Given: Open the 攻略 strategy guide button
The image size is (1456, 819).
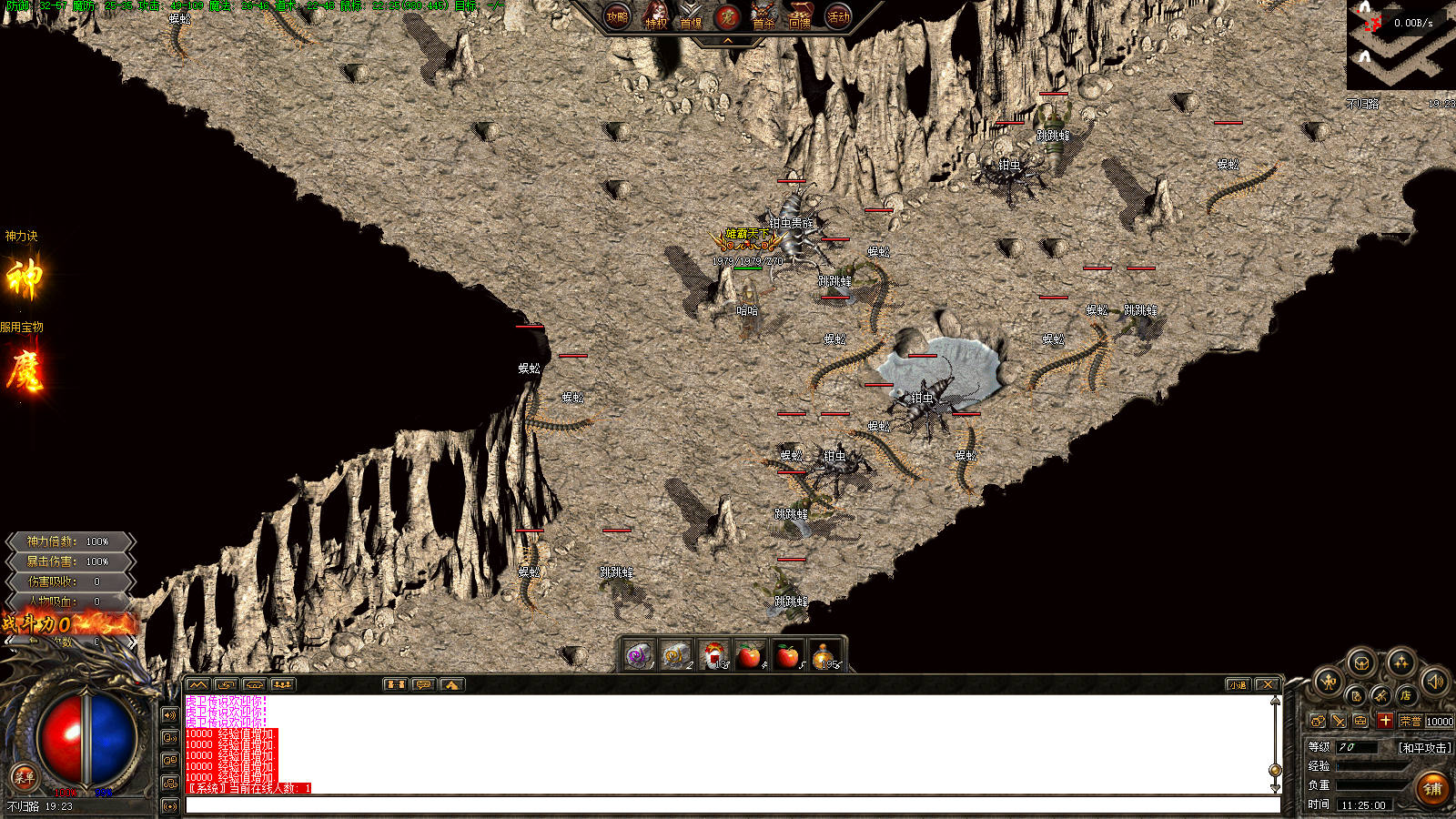Looking at the screenshot, I should (617, 16).
